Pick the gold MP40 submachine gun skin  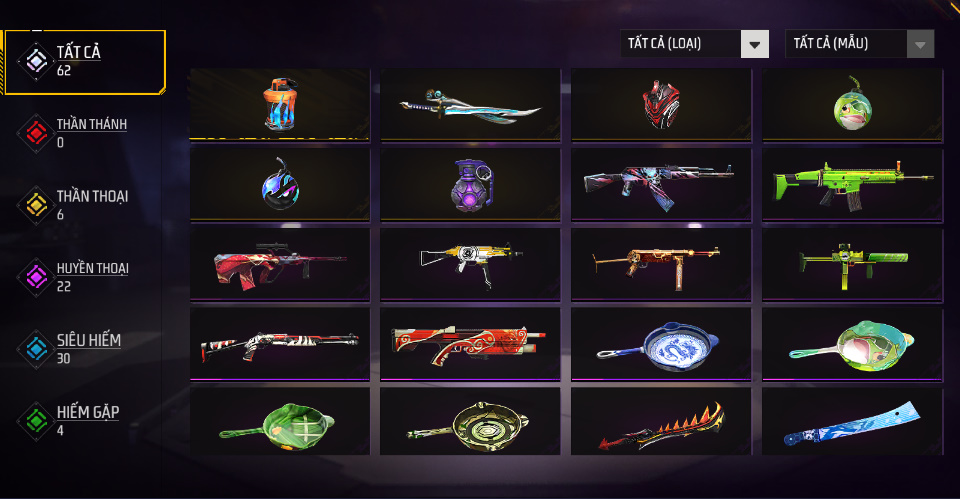click(x=661, y=263)
